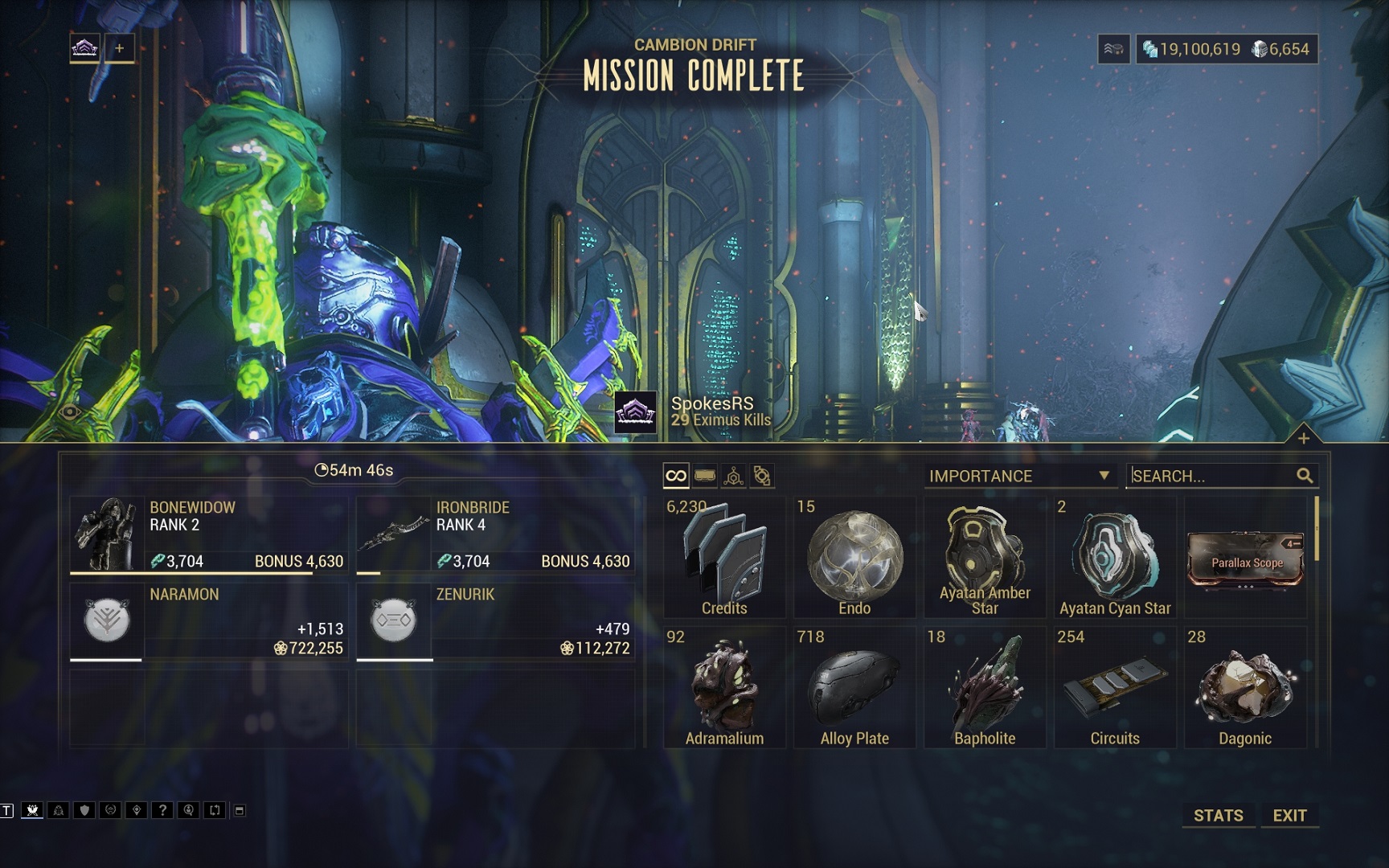Open the Naramon focus school entry
The width and height of the screenshot is (1389, 868).
click(210, 621)
